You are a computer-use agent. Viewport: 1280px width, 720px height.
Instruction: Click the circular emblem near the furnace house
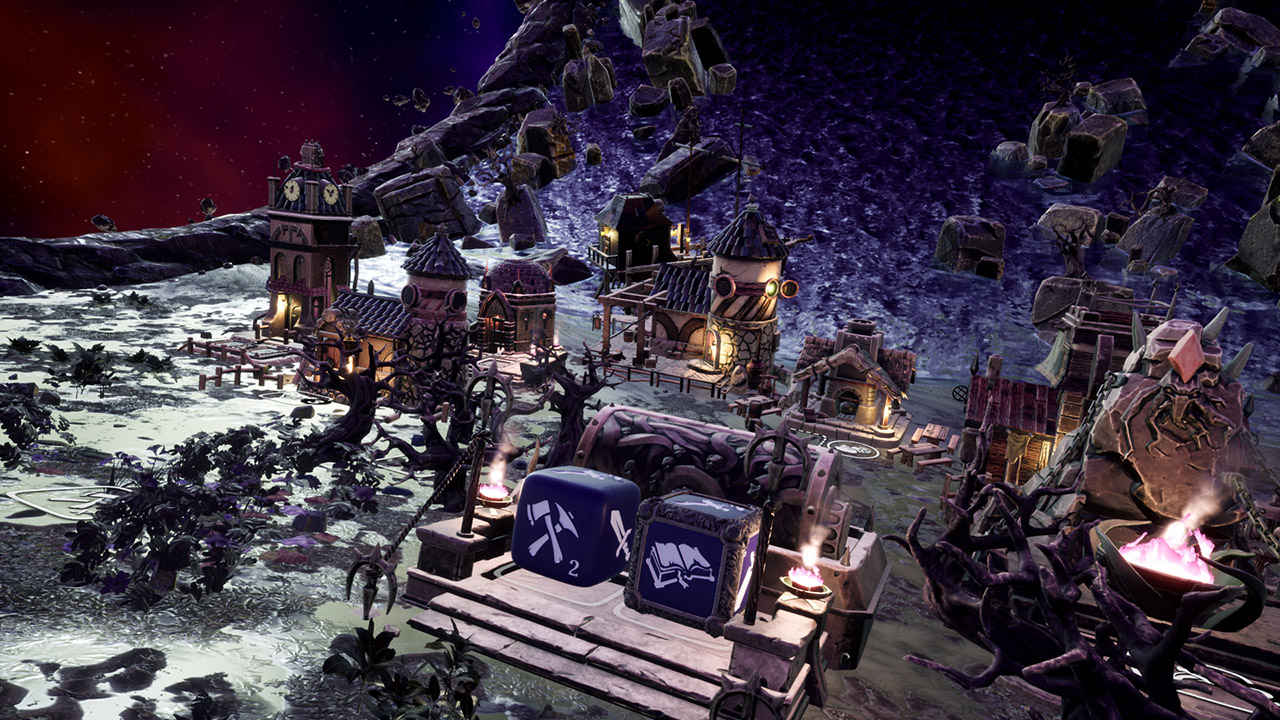coord(852,449)
